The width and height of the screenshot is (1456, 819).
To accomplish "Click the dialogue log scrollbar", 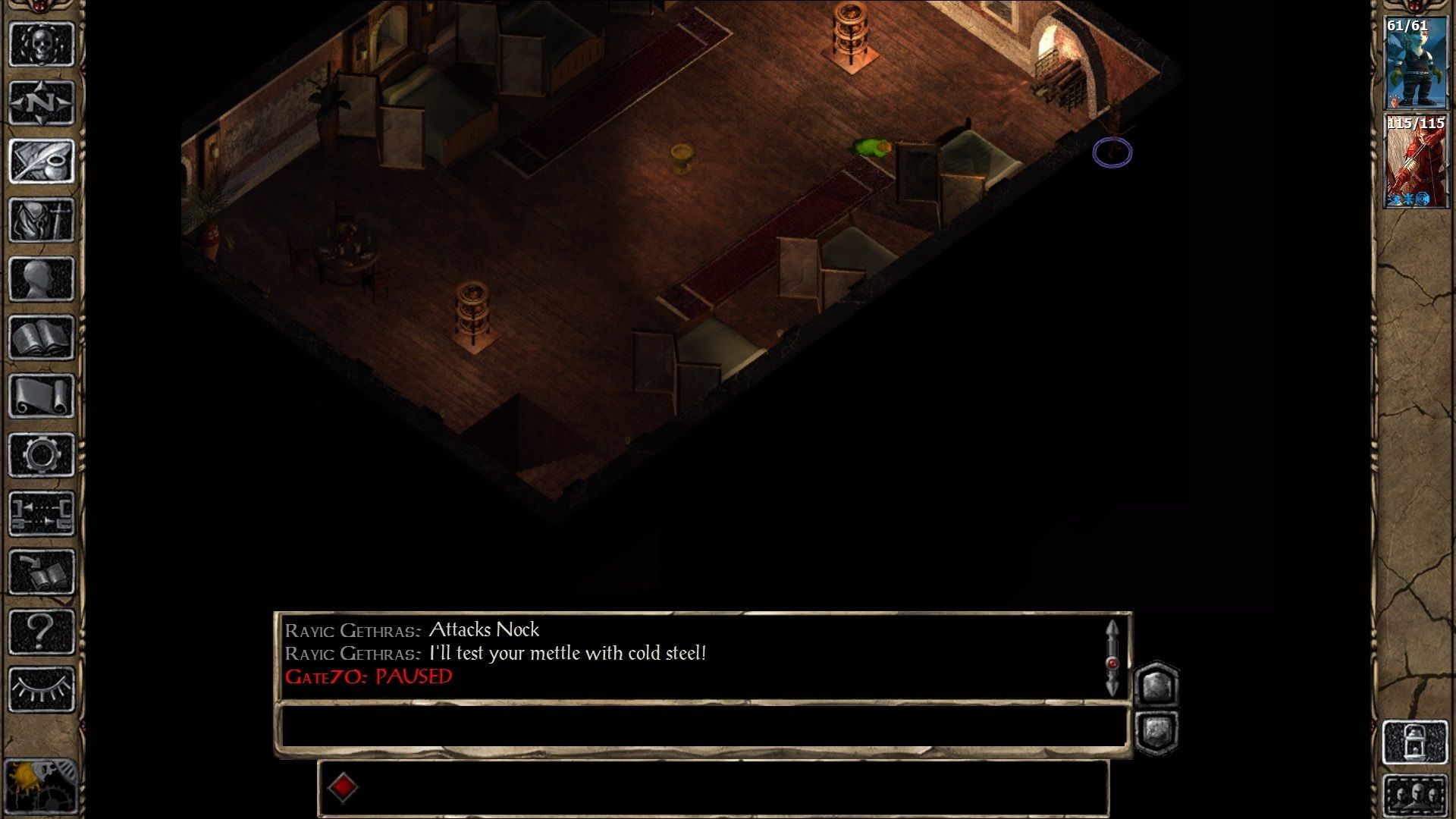I will tap(1112, 658).
